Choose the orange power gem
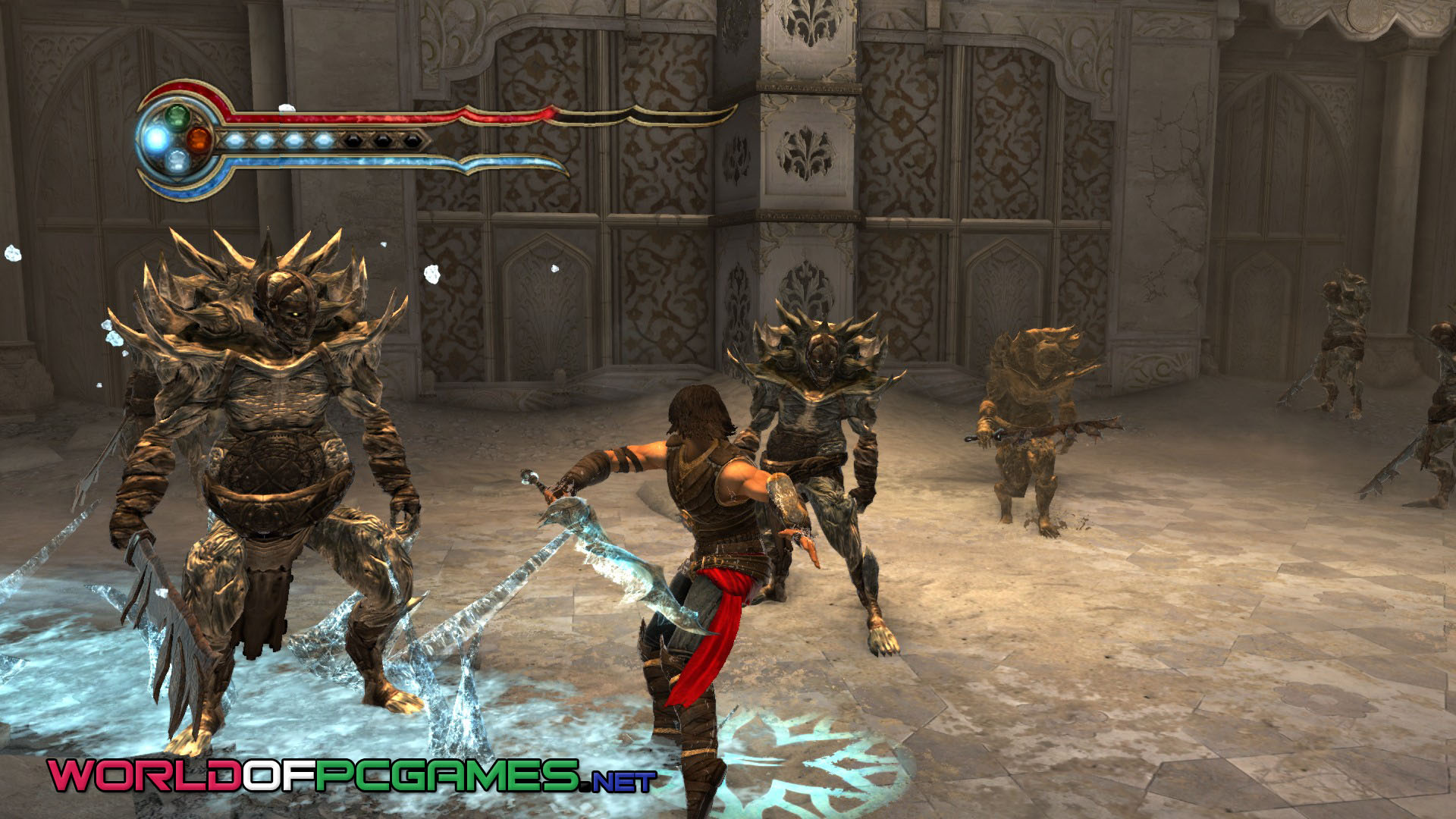This screenshot has height=819, width=1456. 199,140
